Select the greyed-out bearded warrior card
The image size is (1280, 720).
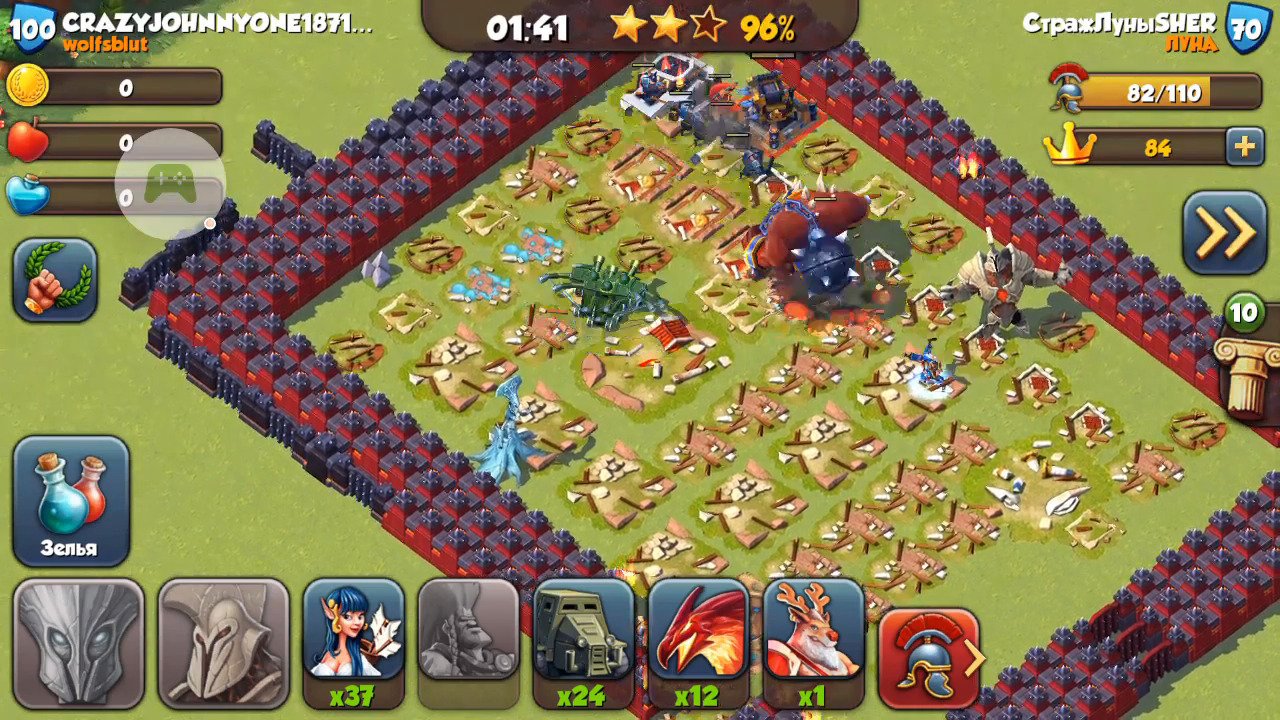click(x=468, y=632)
